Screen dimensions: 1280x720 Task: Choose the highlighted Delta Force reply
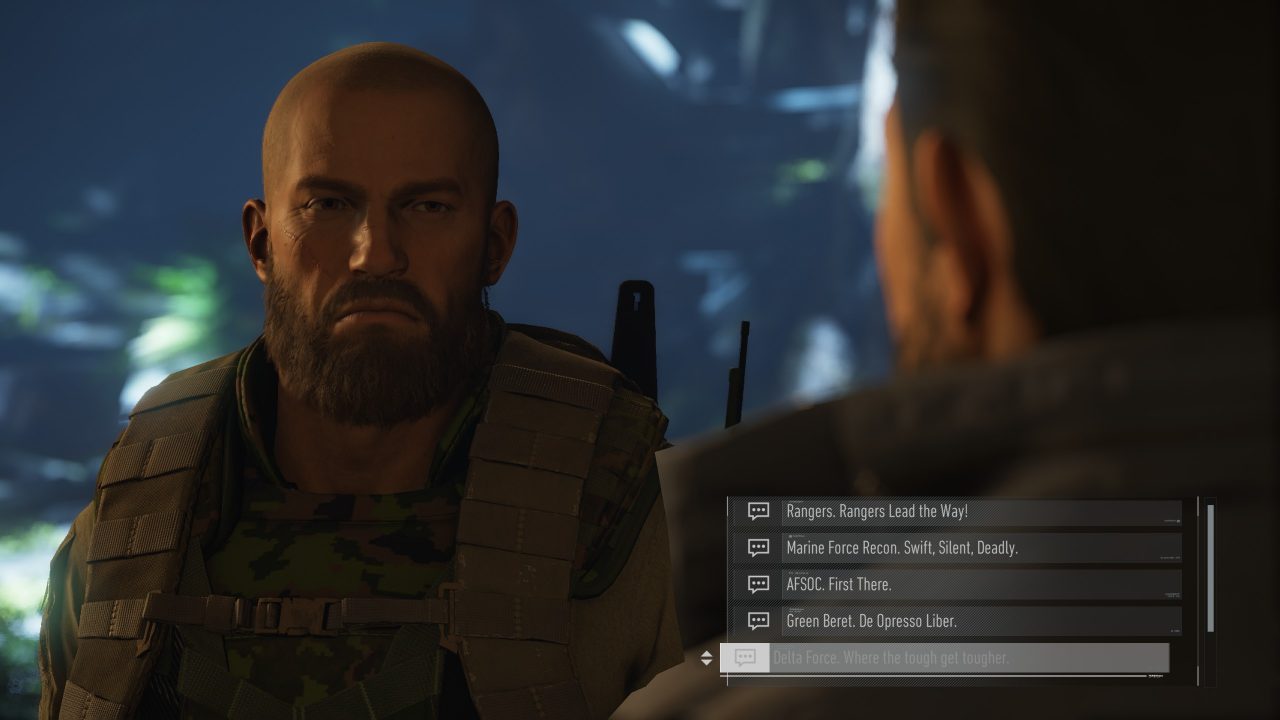pyautogui.click(x=945, y=658)
